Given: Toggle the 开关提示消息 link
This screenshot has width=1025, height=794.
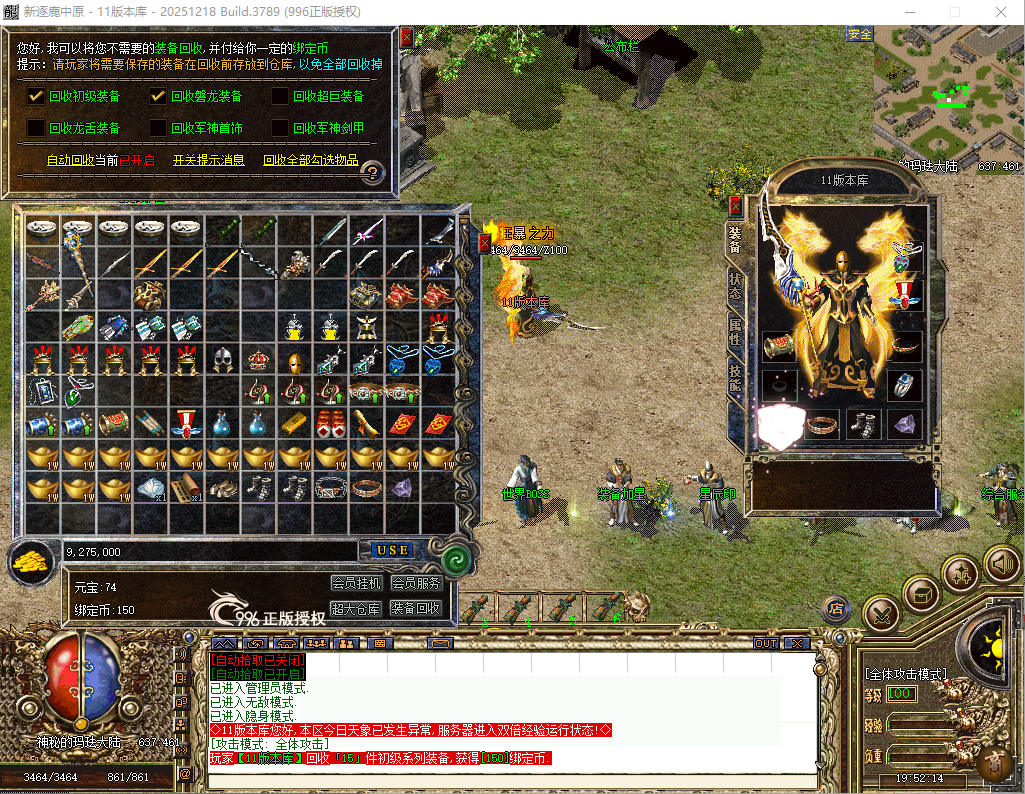Looking at the screenshot, I should 208,160.
